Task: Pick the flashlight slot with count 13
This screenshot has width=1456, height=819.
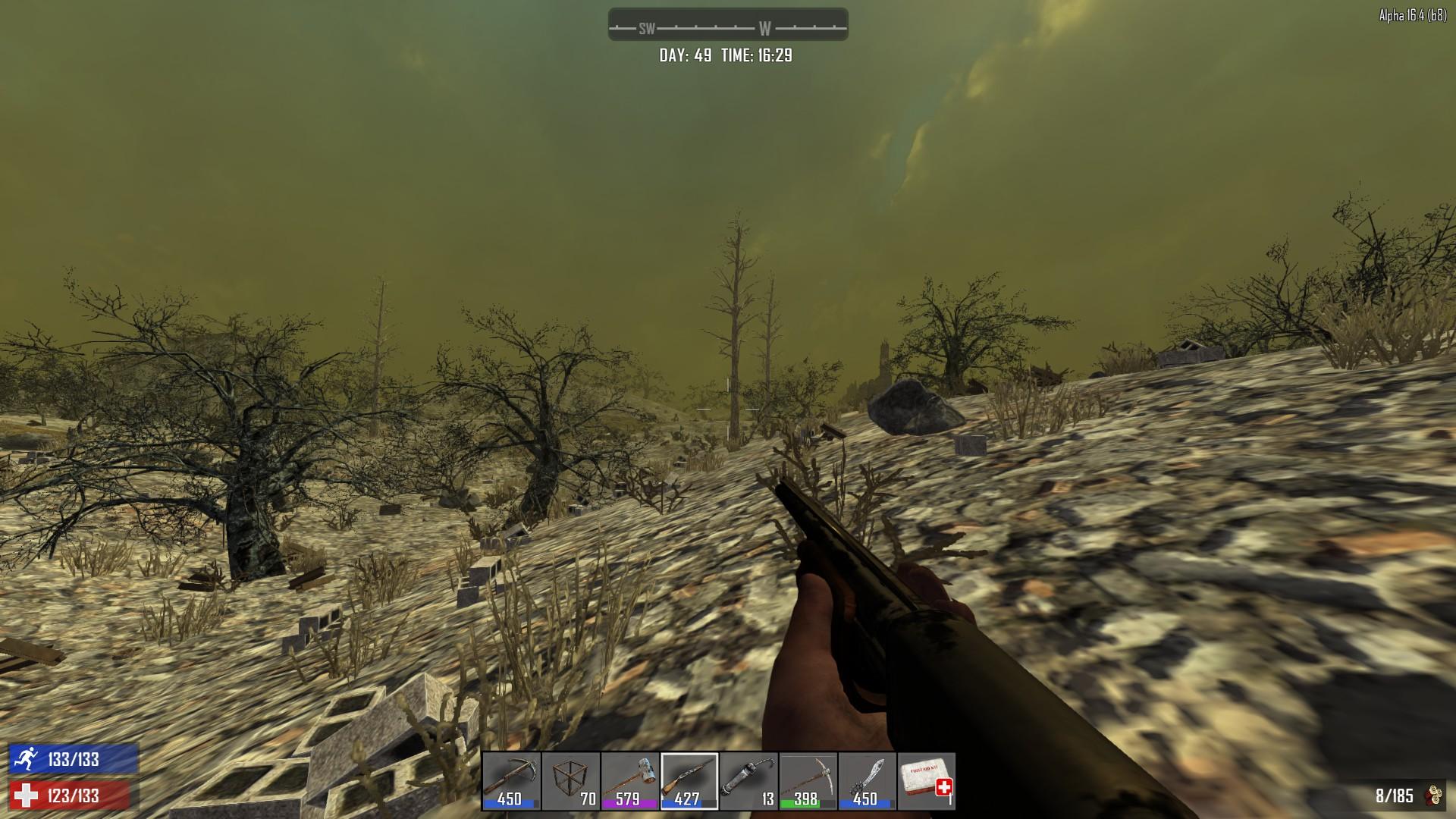Action: pyautogui.click(x=748, y=781)
